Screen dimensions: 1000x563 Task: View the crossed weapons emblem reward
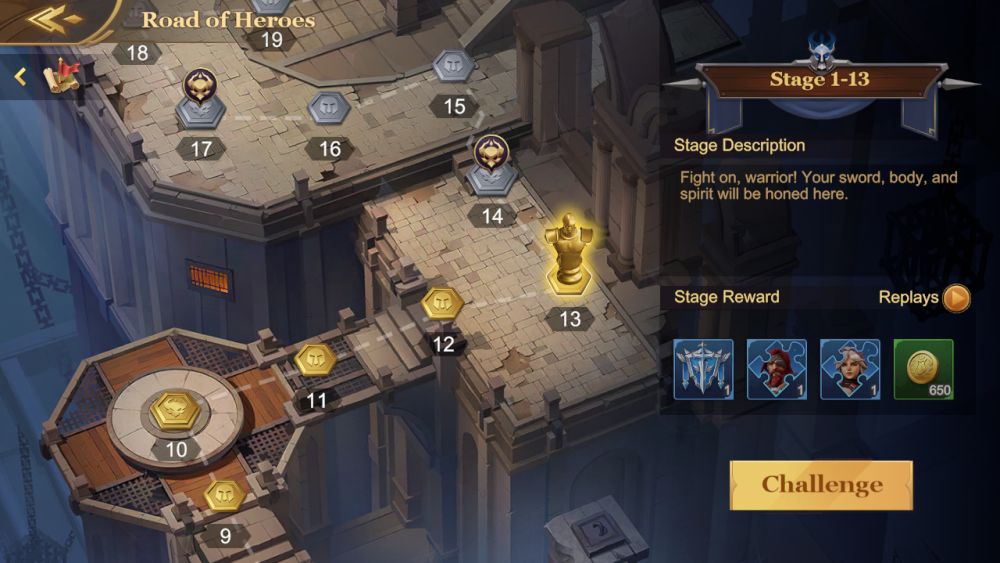[x=703, y=369]
